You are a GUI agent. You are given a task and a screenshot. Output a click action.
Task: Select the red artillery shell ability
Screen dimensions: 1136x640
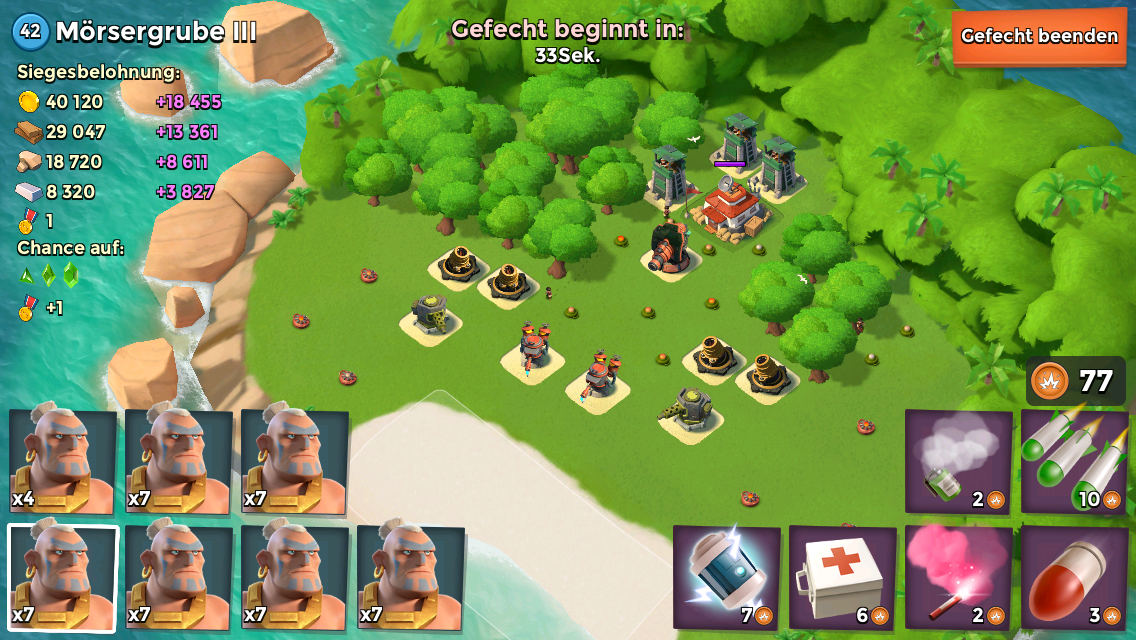pos(1073,577)
